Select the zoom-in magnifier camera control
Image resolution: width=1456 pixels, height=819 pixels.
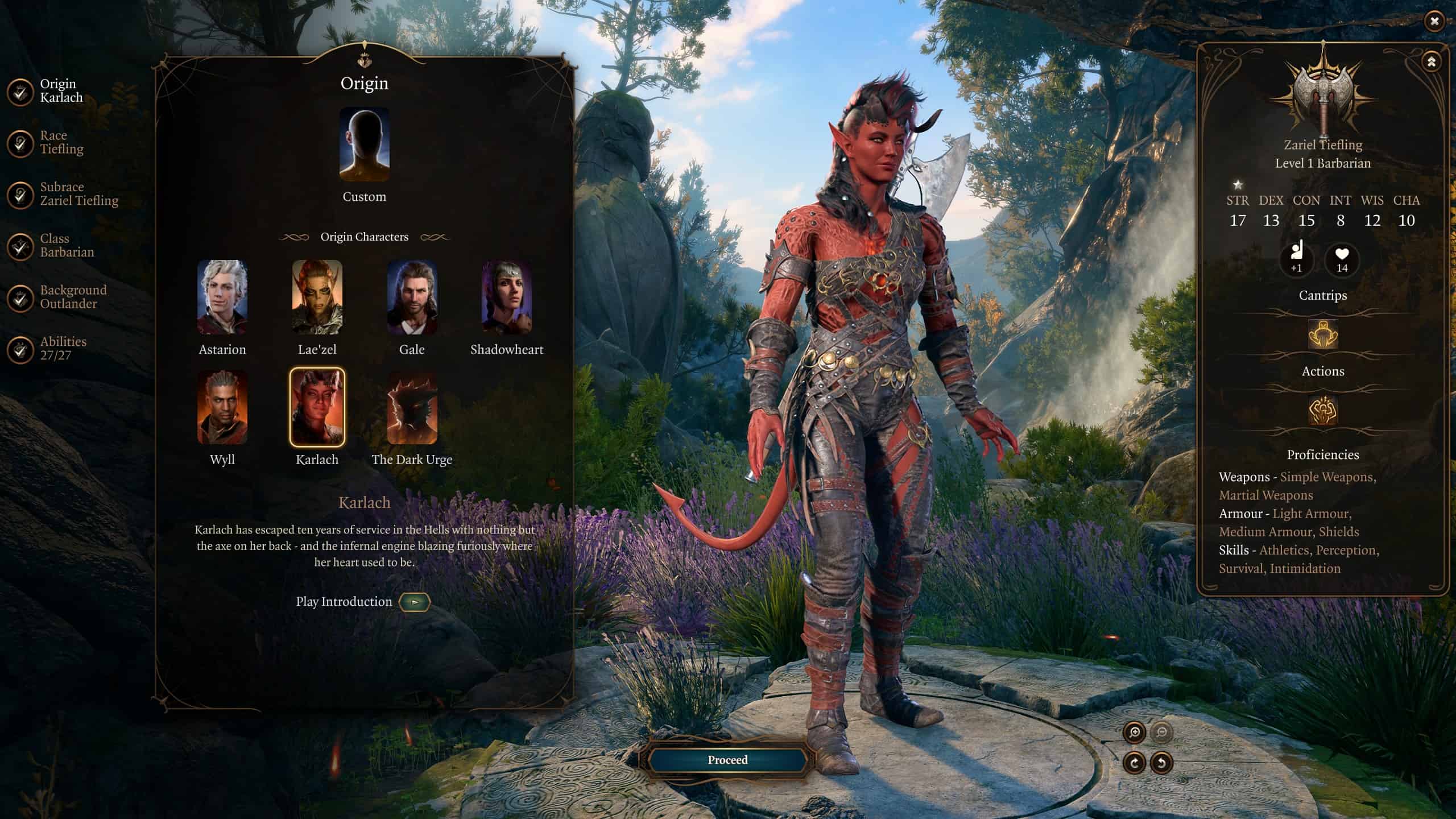pyautogui.click(x=1135, y=733)
